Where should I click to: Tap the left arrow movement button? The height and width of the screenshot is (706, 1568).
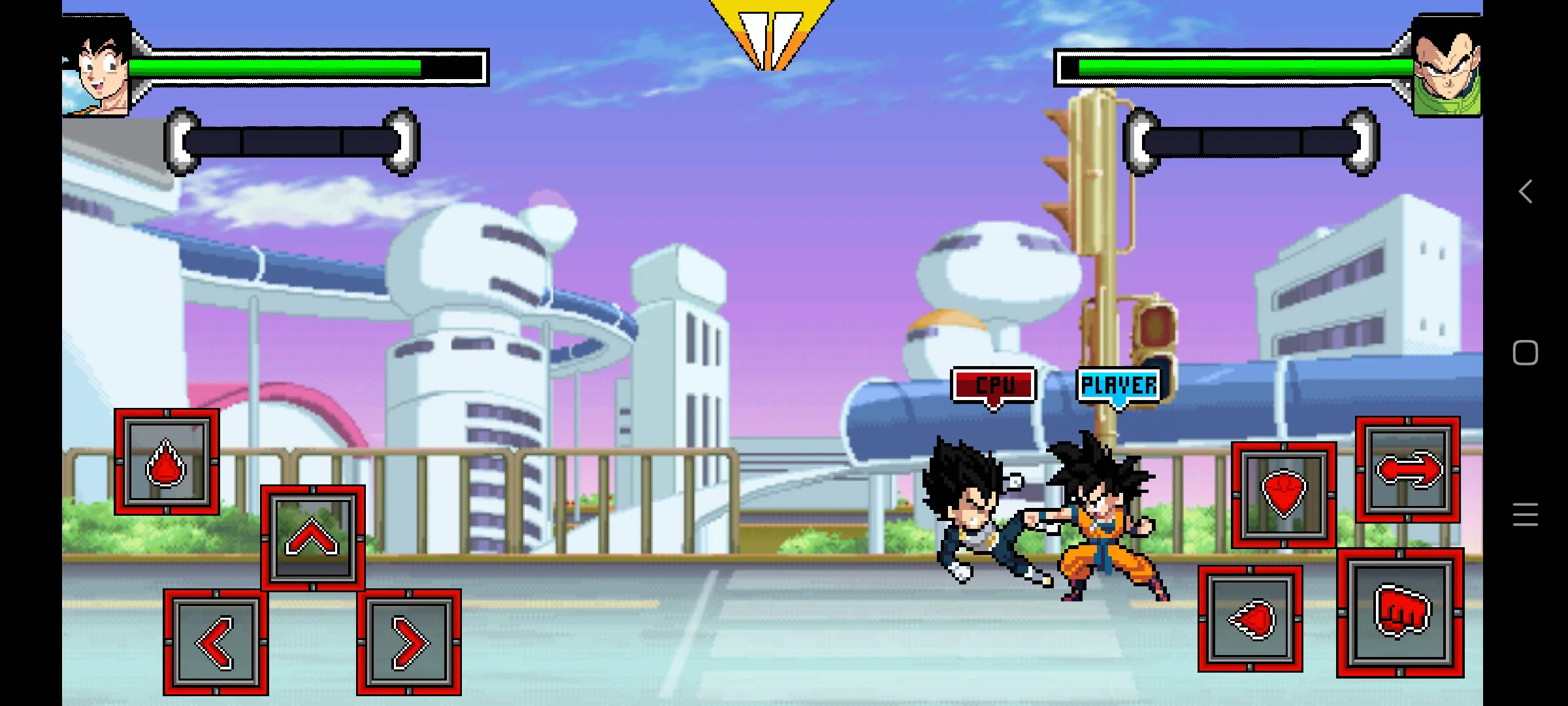tap(216, 643)
